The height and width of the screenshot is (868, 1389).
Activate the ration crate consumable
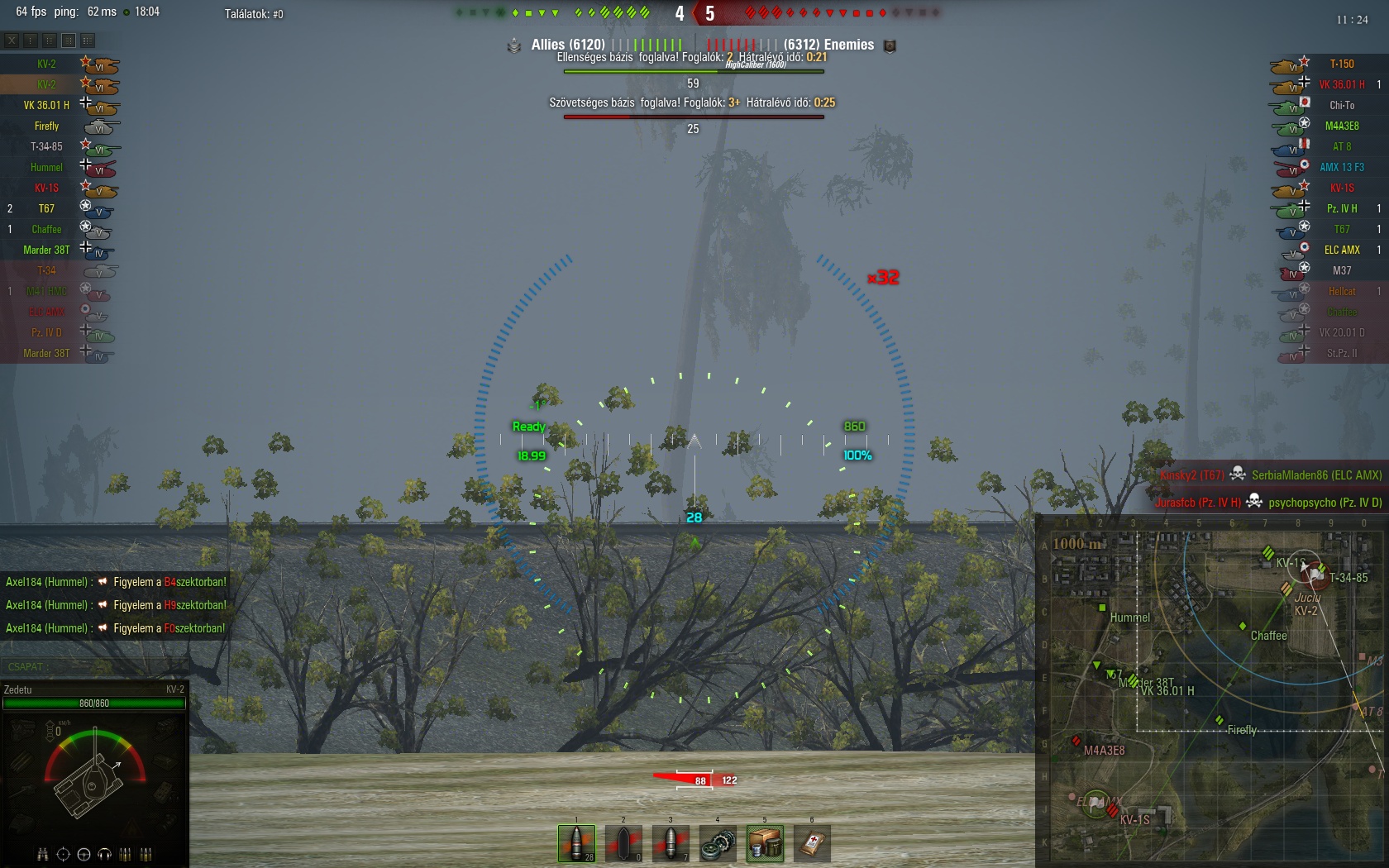click(765, 843)
